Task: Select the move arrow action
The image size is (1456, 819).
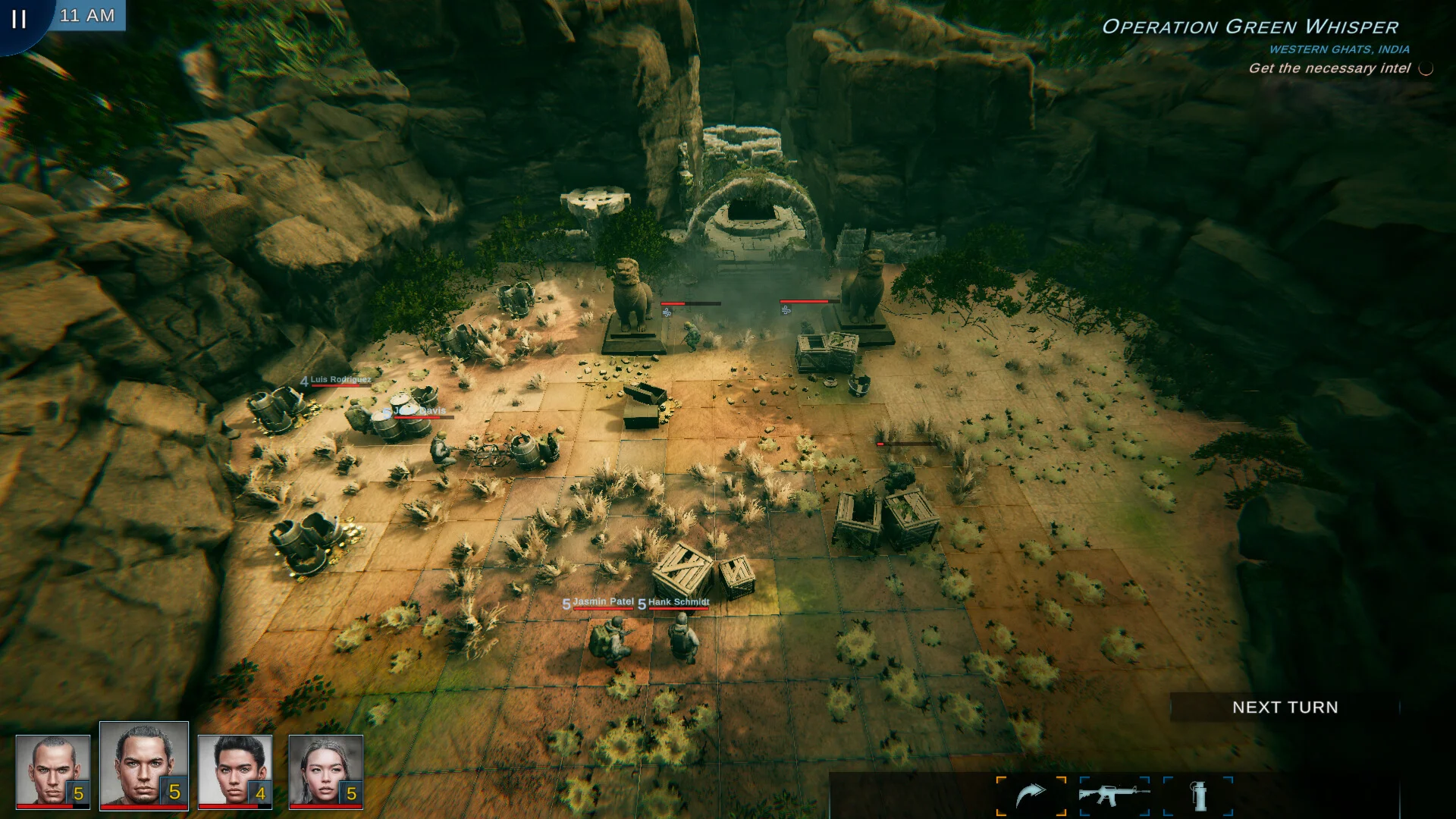Action: click(x=1031, y=795)
